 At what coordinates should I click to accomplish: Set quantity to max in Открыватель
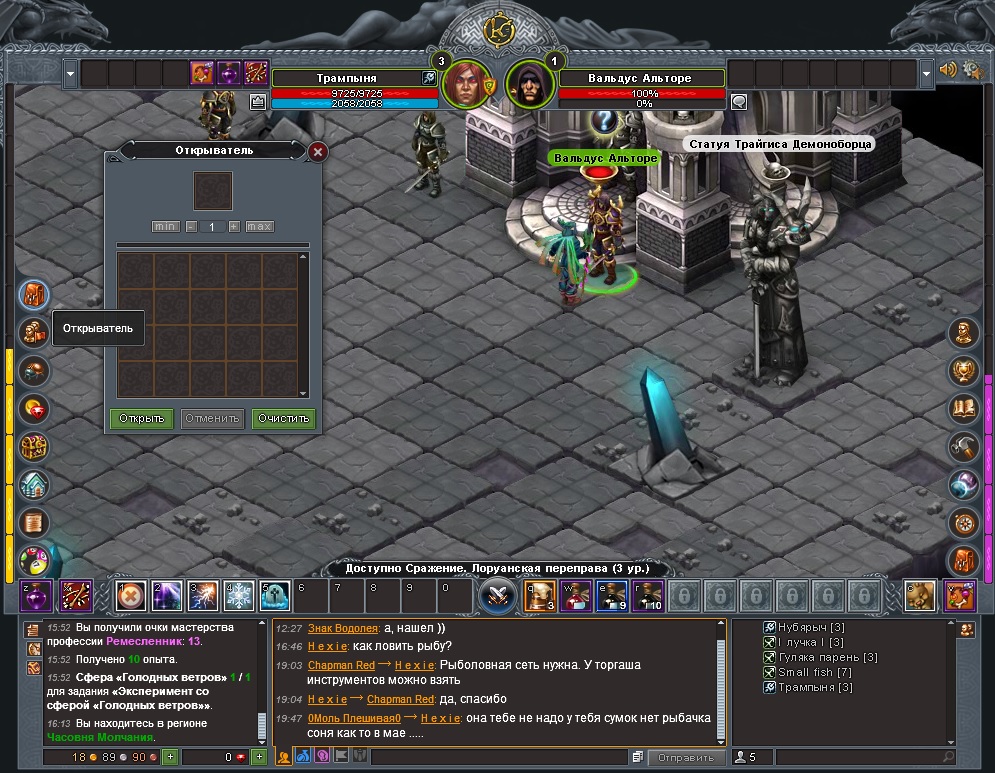click(260, 227)
